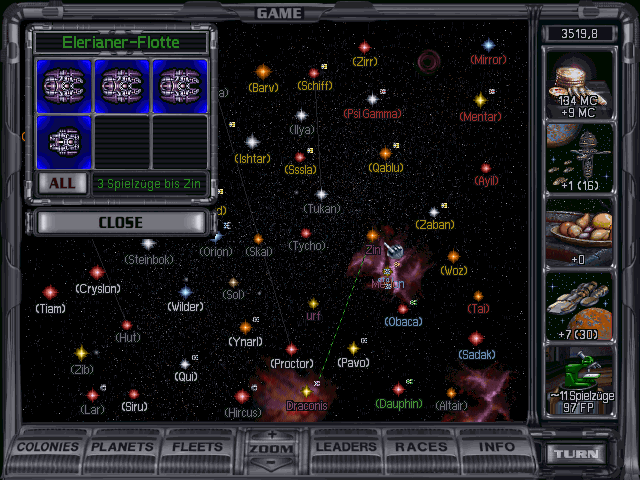This screenshot has height=480, width=640.
Task: Open the Races diplomacy screen
Action: [421, 447]
